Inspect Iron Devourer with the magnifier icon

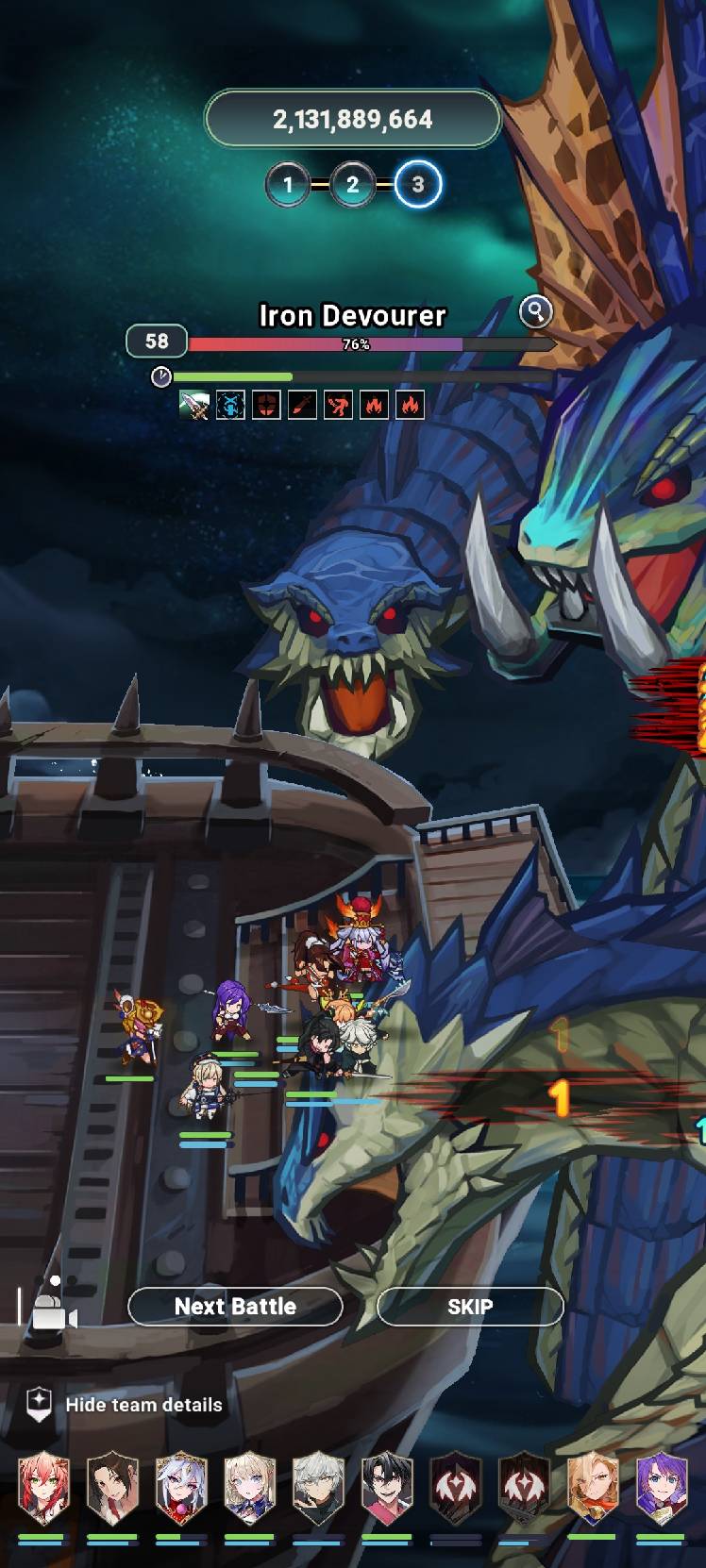536,310
